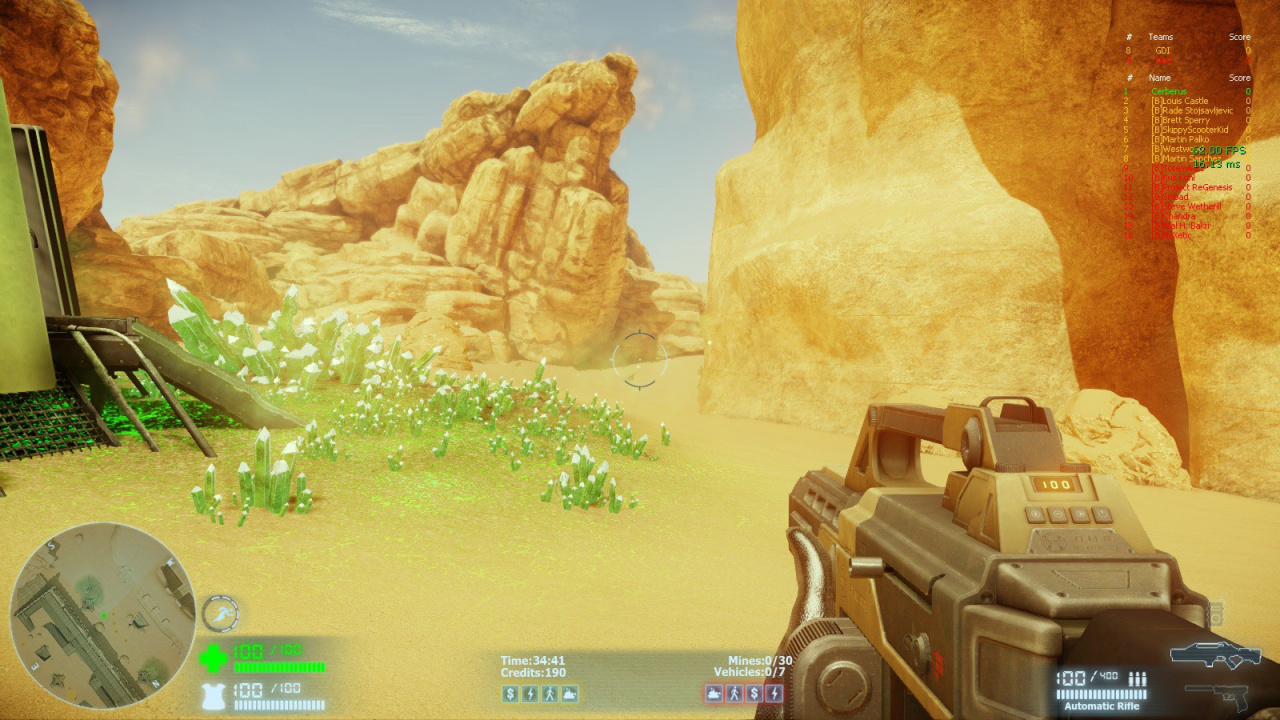Click the red infantry building icon
The width and height of the screenshot is (1280, 720).
tap(734, 693)
